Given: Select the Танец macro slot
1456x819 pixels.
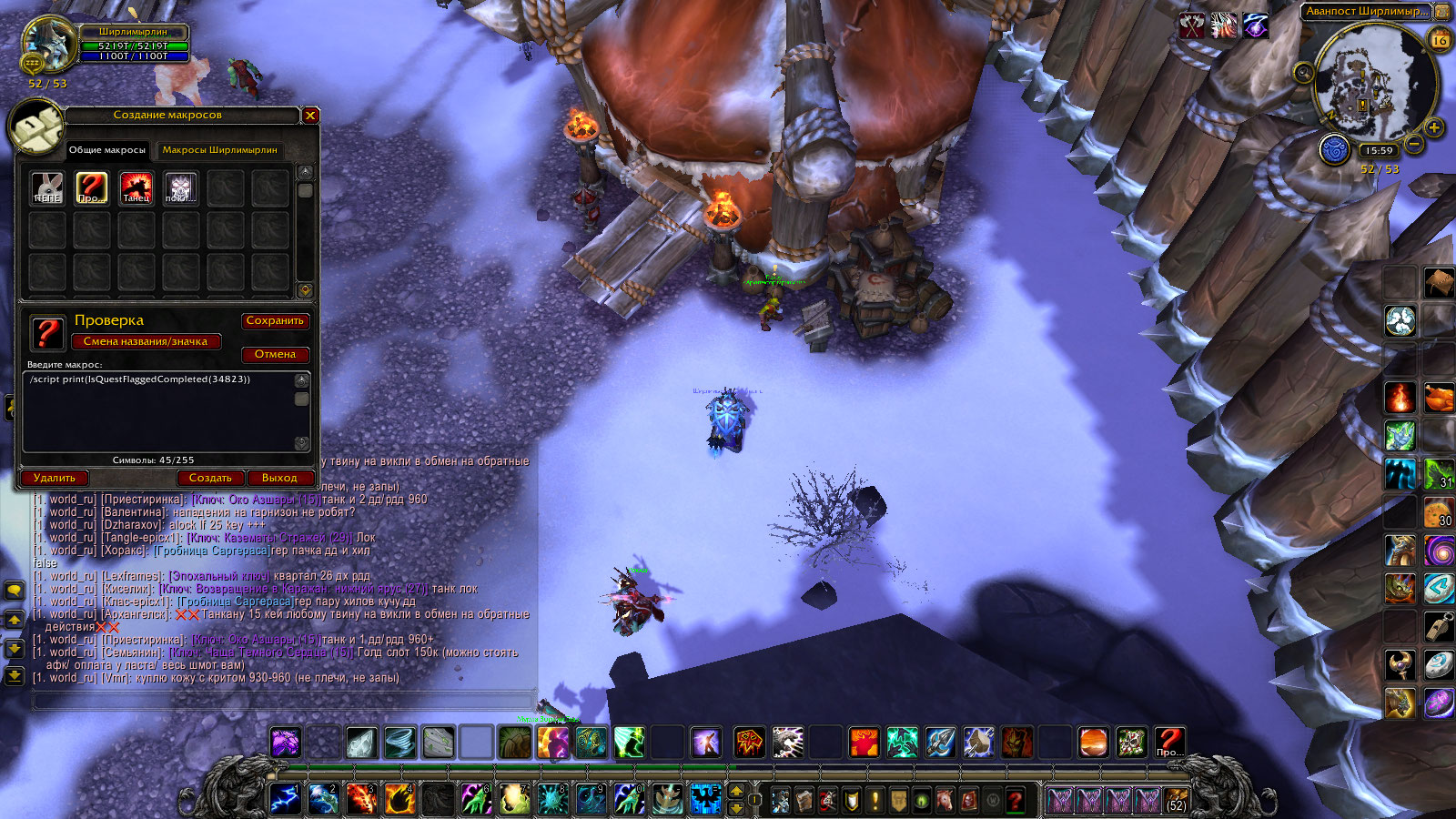Looking at the screenshot, I should click(136, 188).
